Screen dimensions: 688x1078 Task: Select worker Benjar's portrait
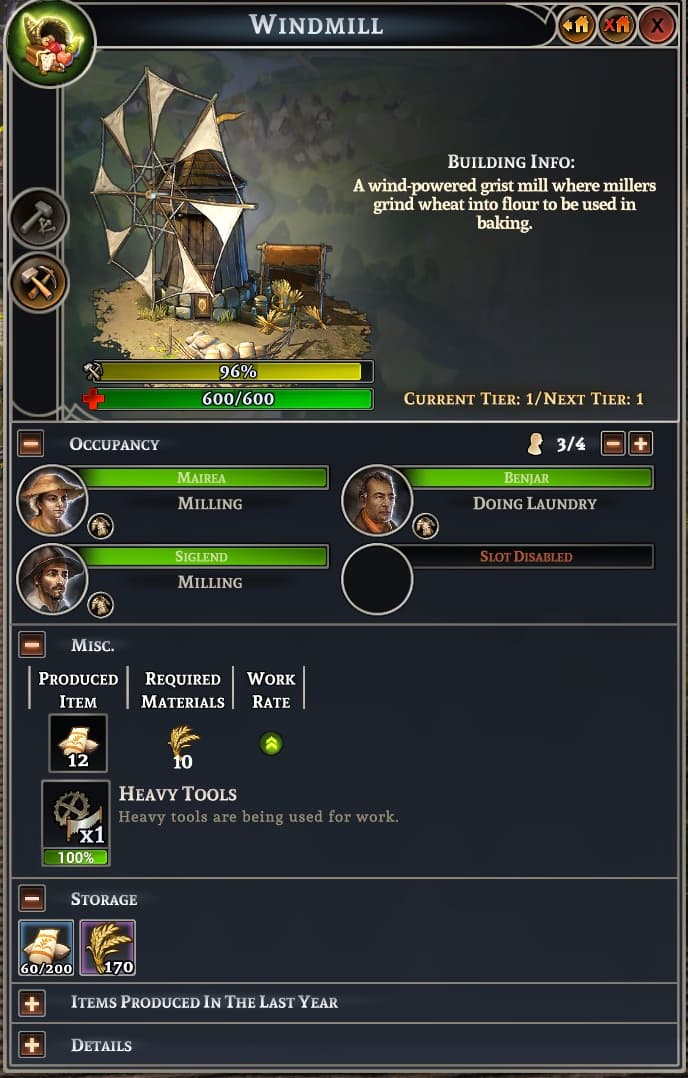(x=377, y=500)
